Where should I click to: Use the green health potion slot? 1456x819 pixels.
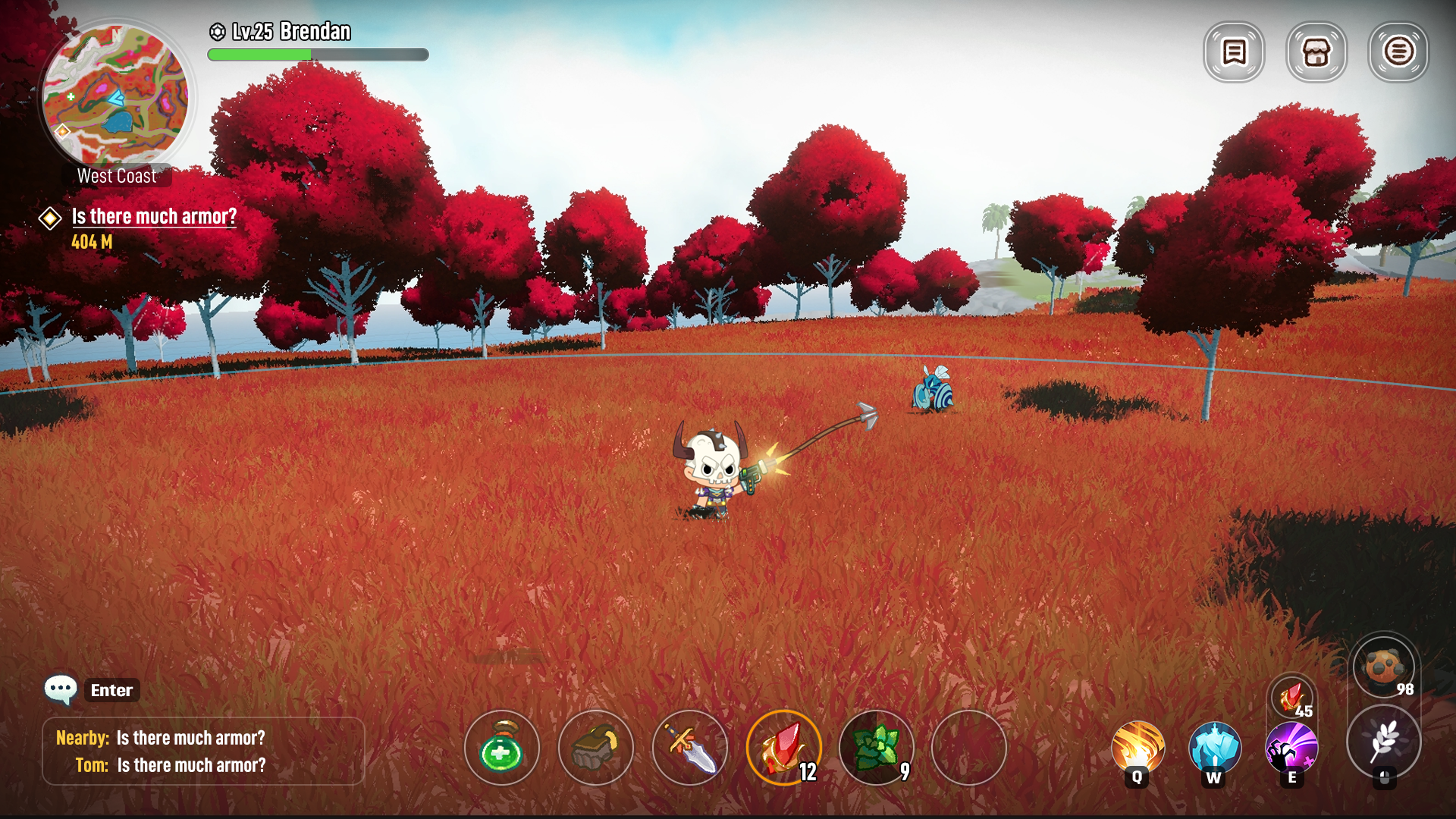[x=502, y=748]
